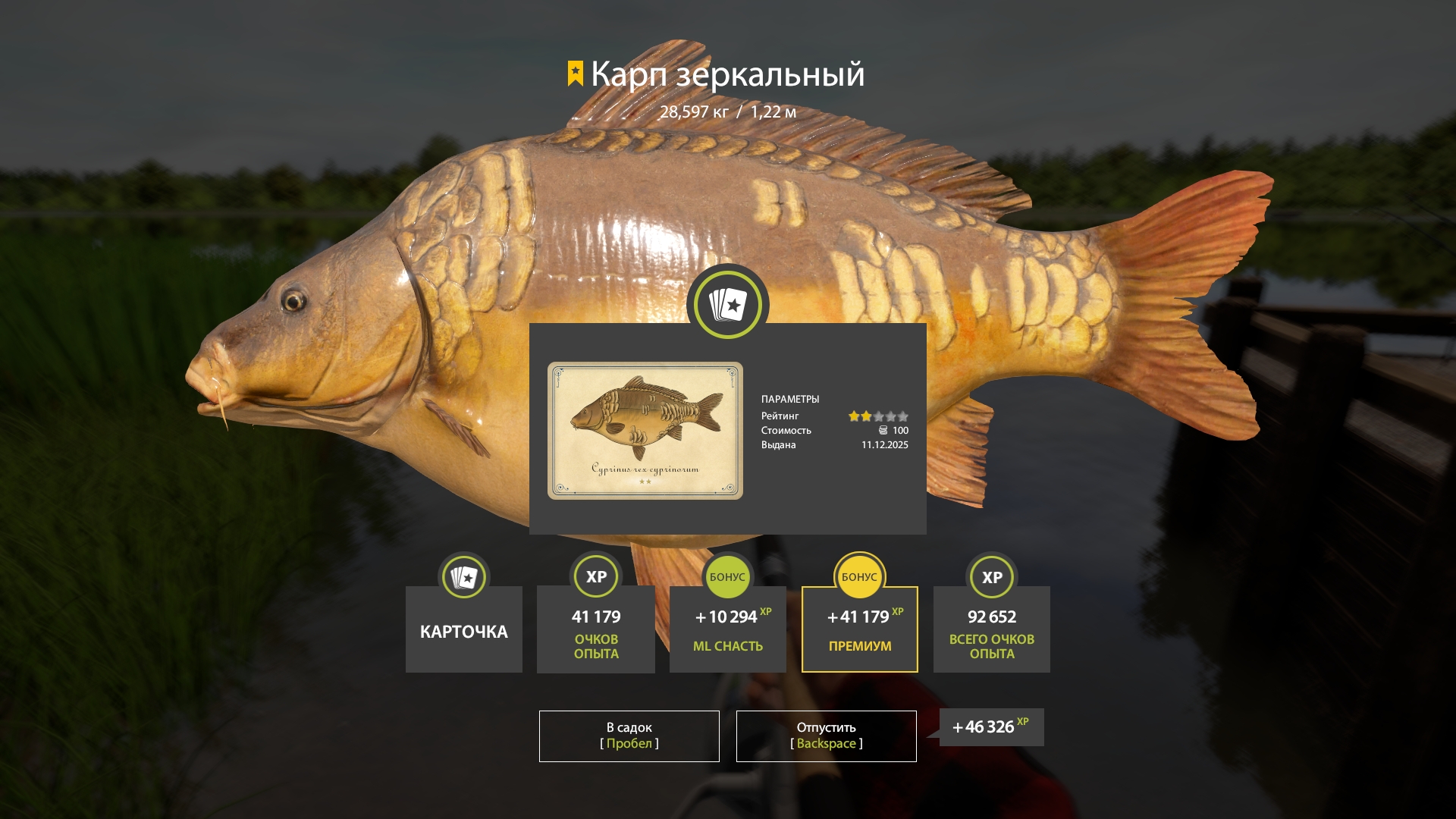Click the third rating star under ПАРАМЕТРЫ
1456x819 pixels.
point(880,416)
